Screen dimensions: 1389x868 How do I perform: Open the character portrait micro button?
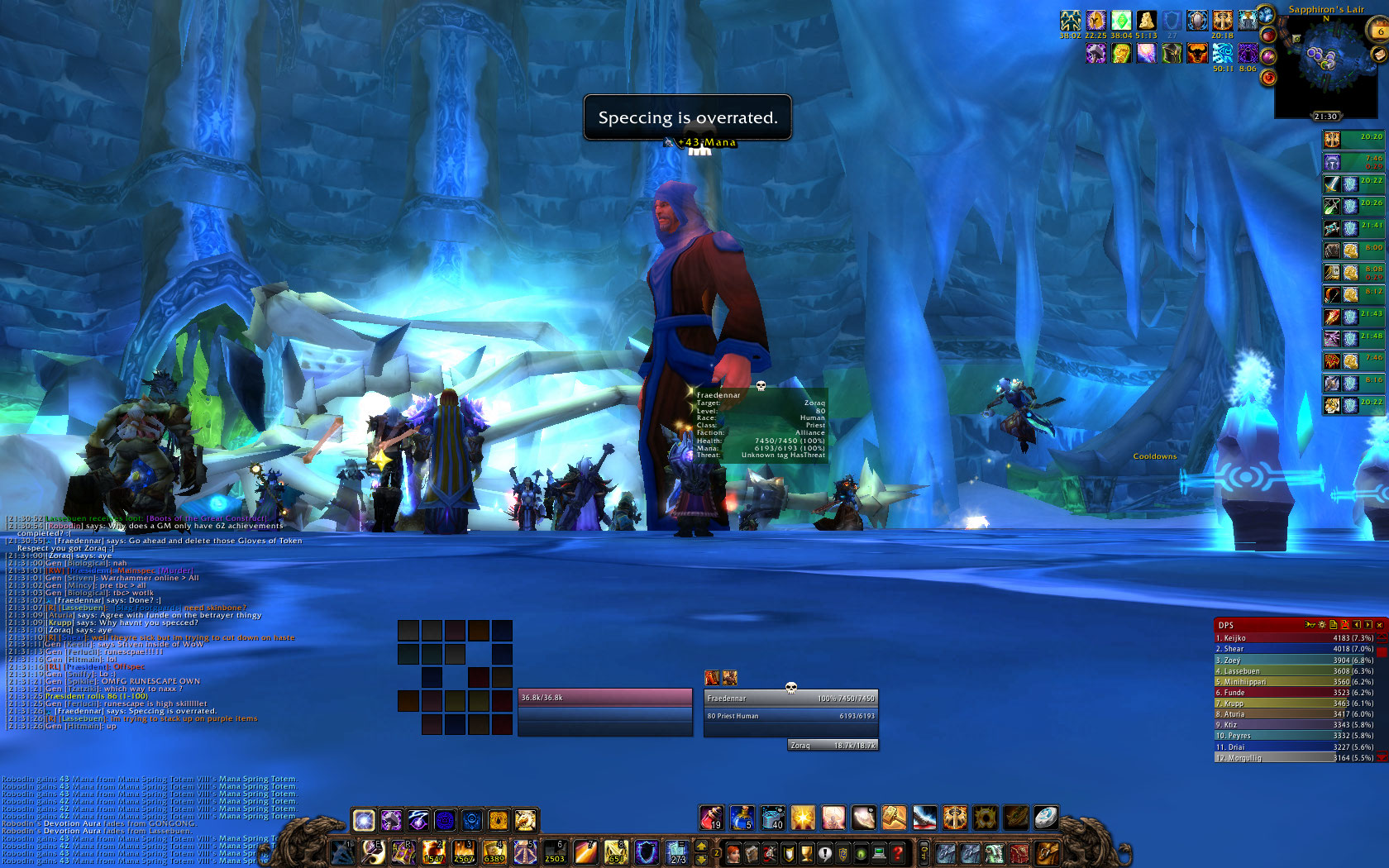click(x=733, y=852)
